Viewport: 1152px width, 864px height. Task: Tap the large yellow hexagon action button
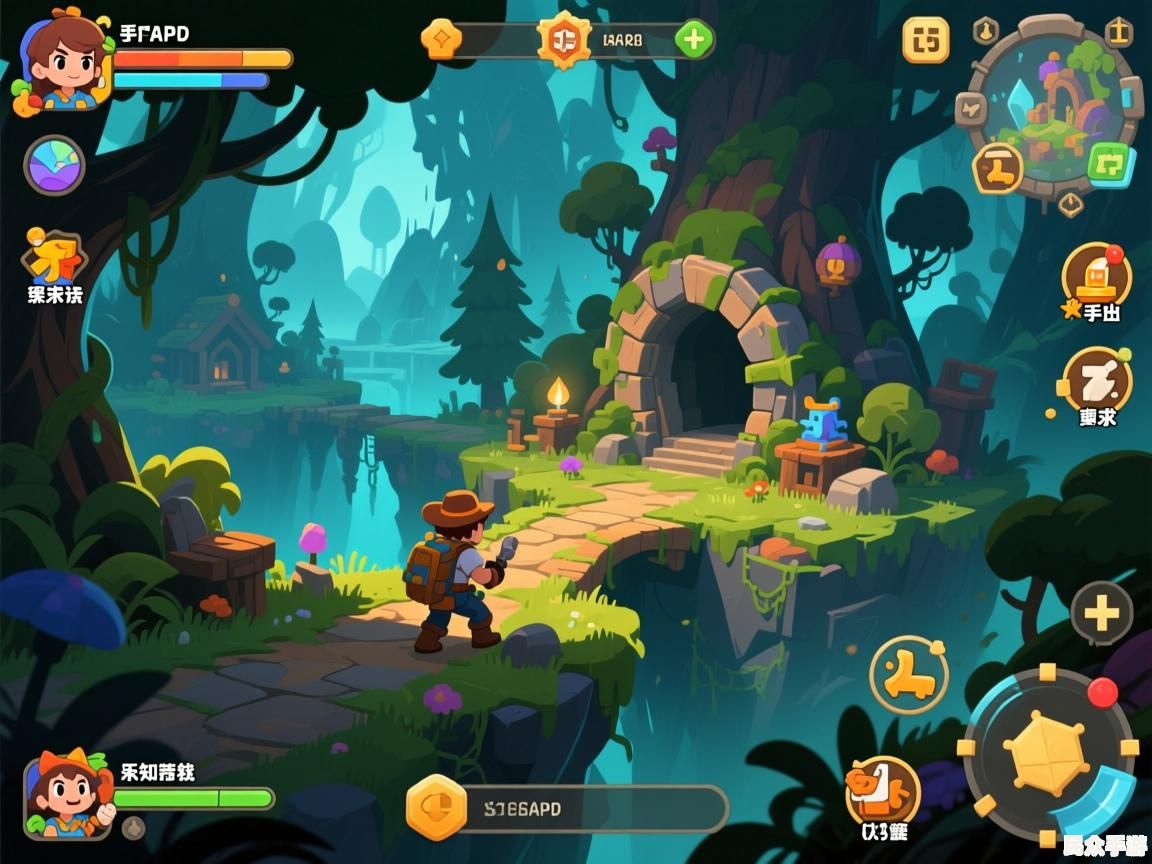(1045, 753)
